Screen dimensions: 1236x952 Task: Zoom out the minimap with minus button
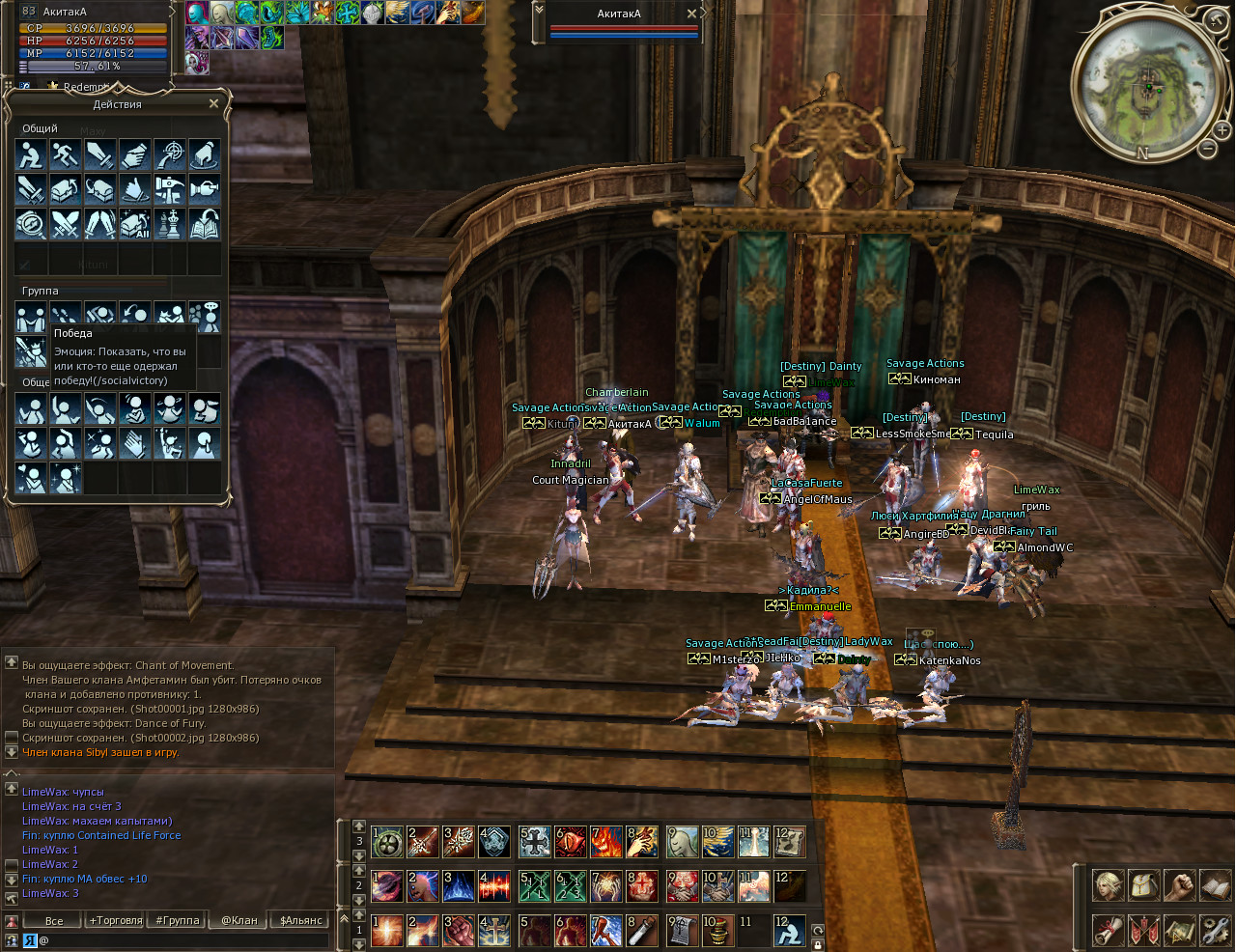tap(1207, 149)
